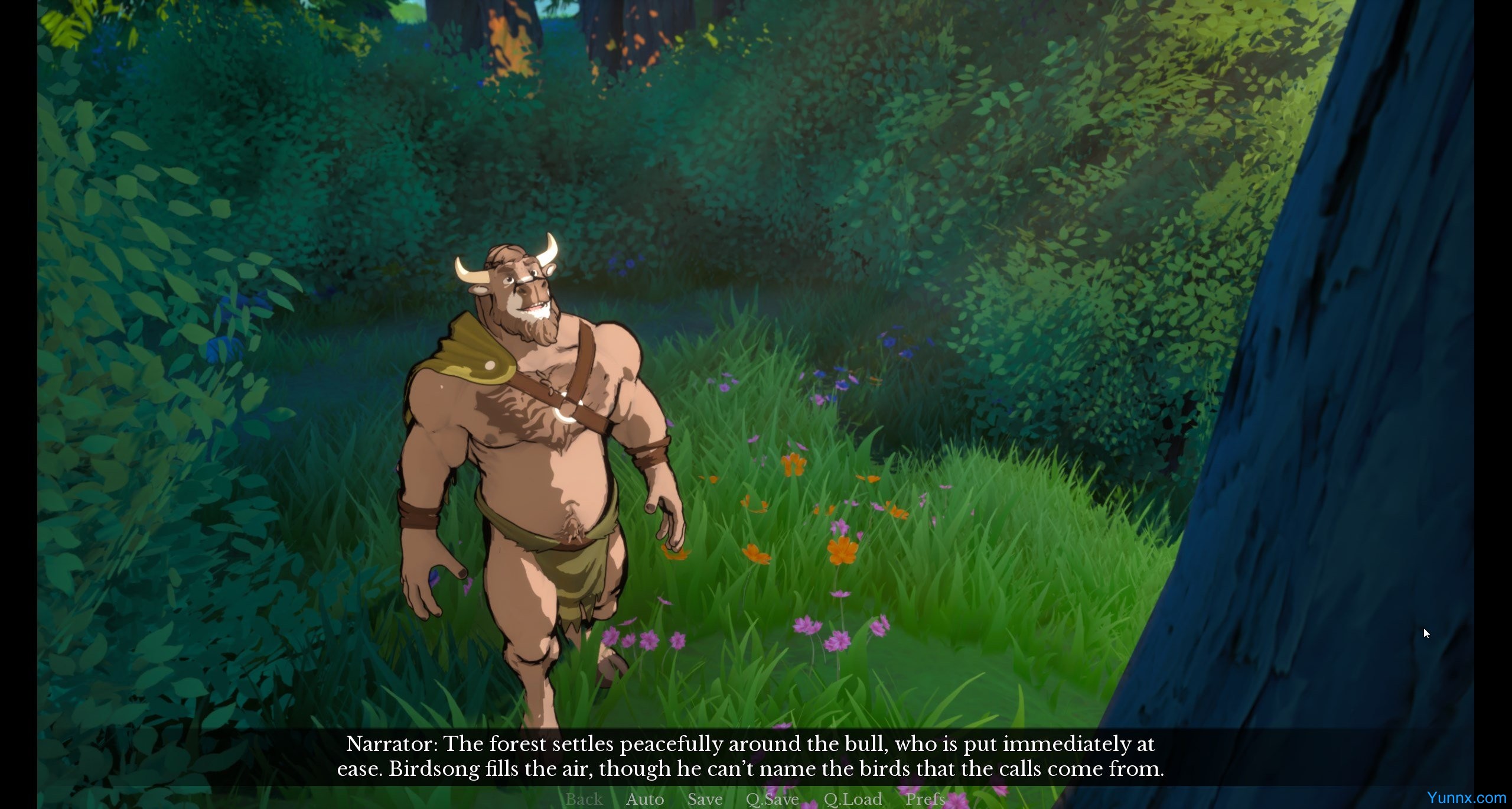Open the Prefs settings
The image size is (1512, 809).
point(924,799)
